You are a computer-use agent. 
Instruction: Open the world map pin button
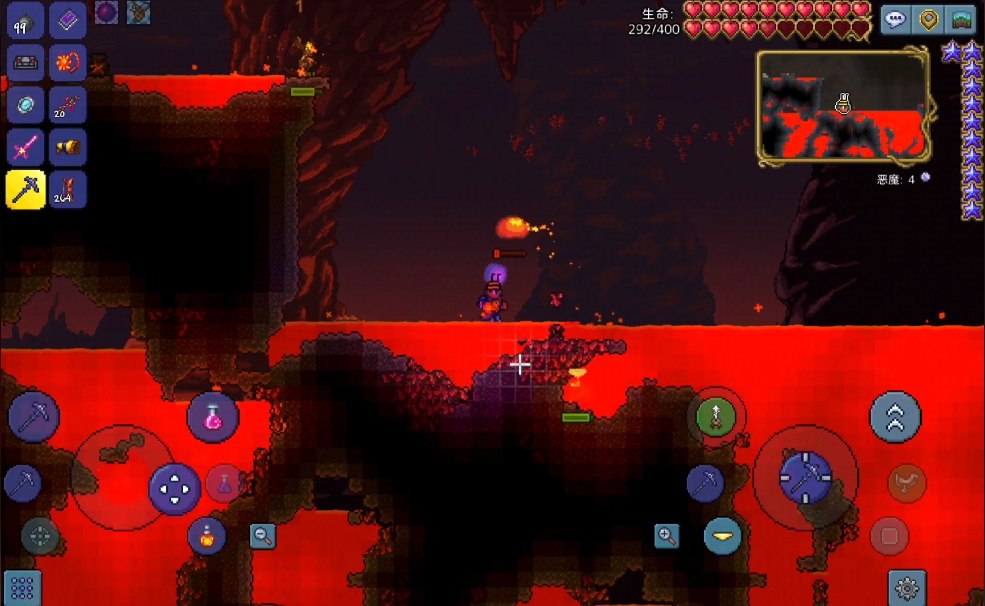point(929,19)
